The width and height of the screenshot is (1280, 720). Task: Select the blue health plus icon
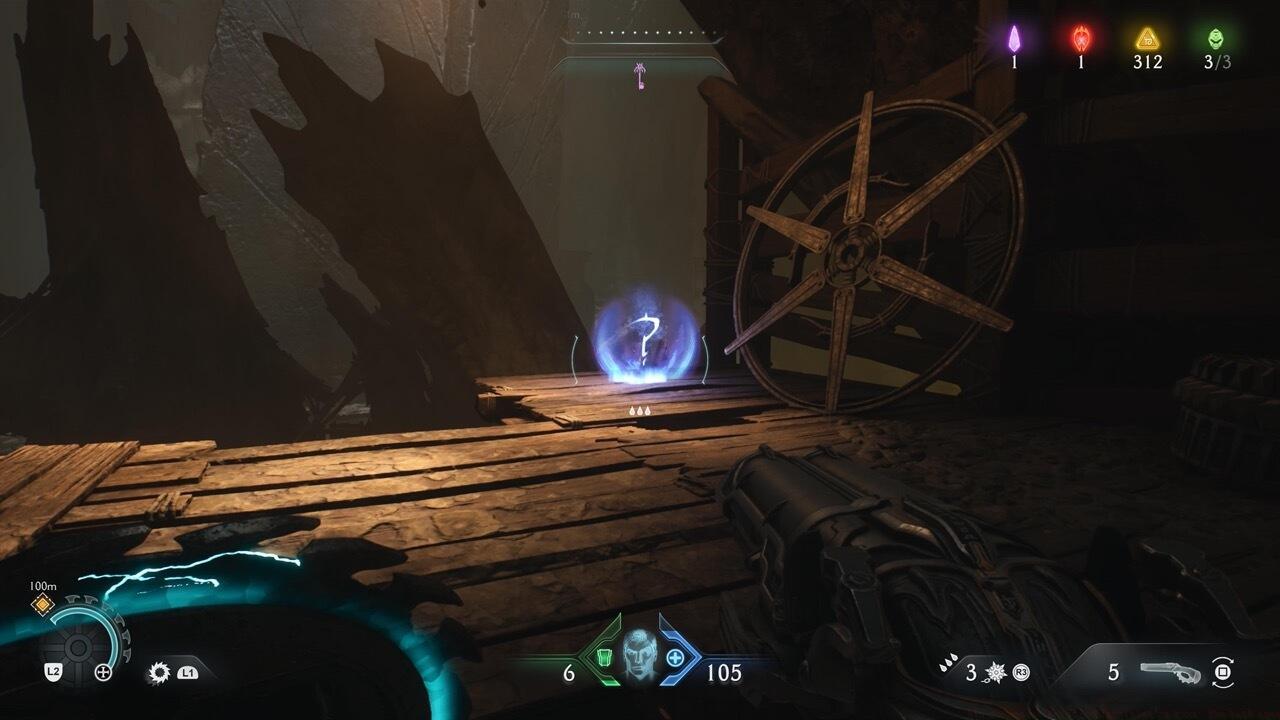point(675,657)
